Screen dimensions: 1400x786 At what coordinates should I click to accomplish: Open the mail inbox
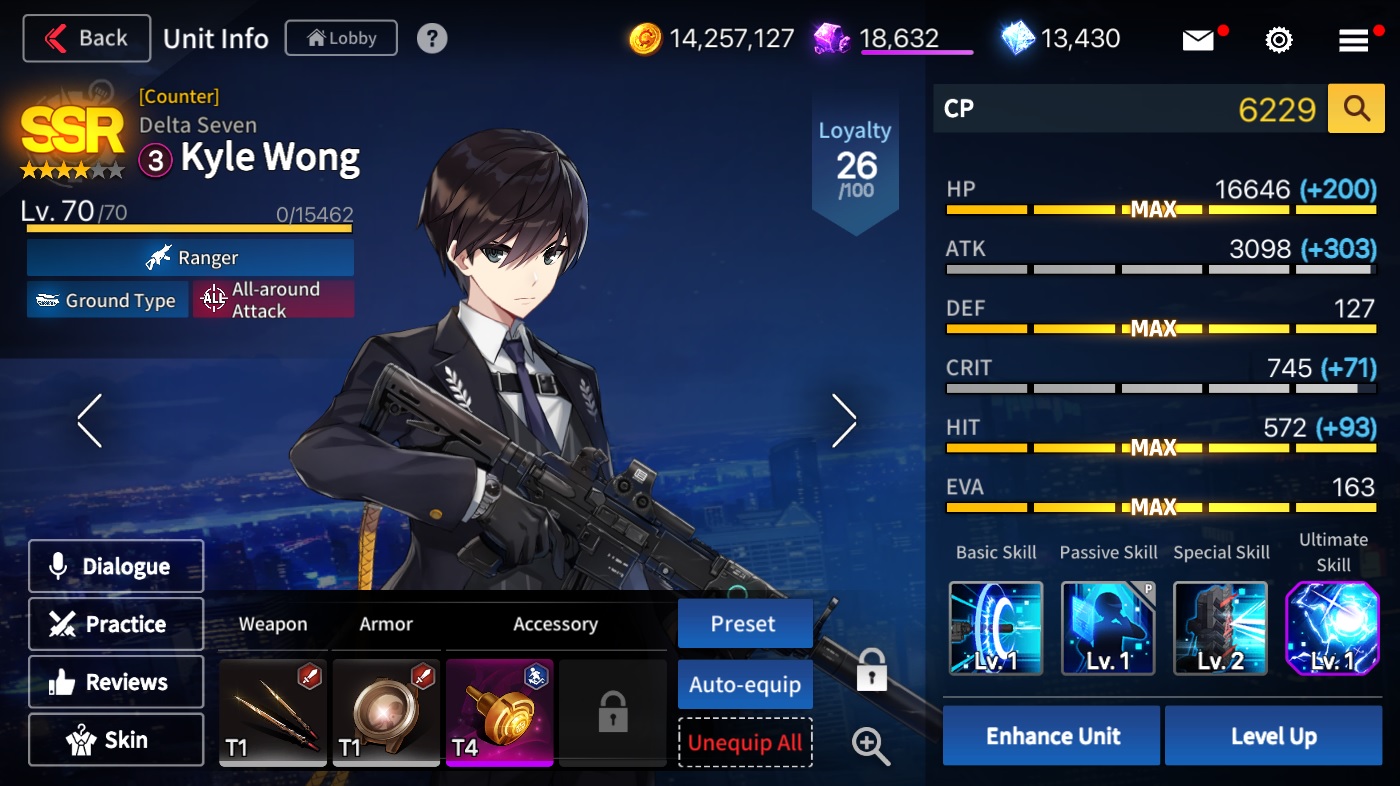coord(1198,40)
